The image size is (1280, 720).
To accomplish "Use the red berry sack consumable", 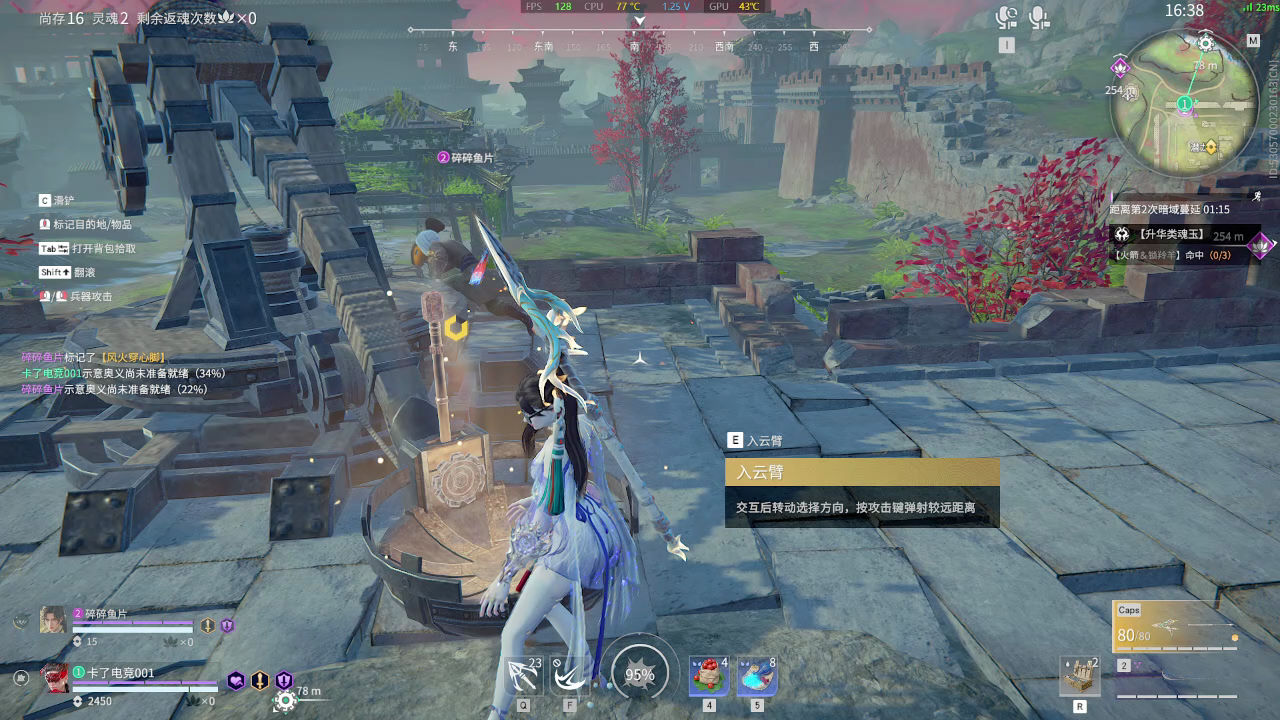I will [x=709, y=676].
